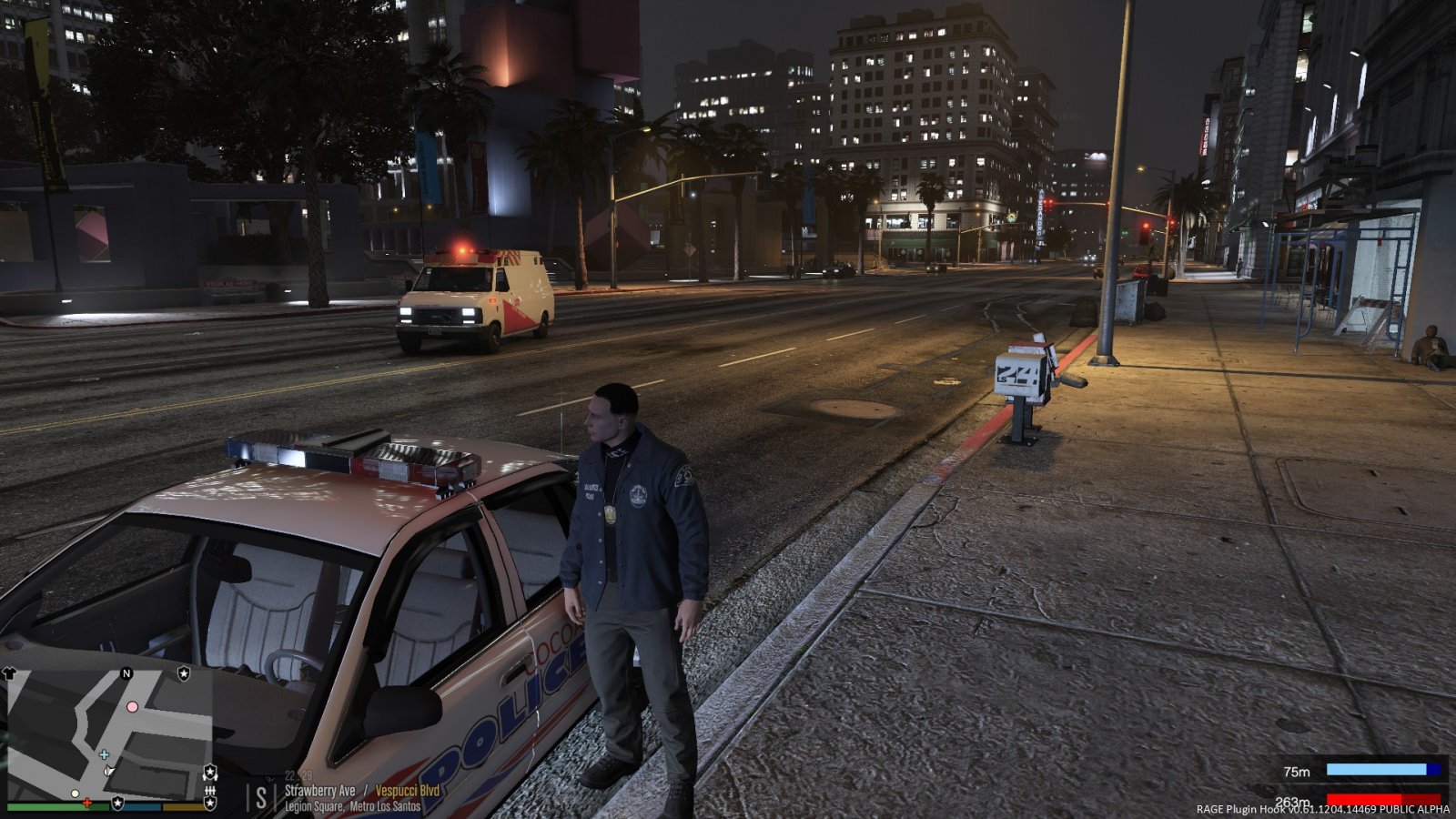Select the white player arrow on minimap
The height and width of the screenshot is (819, 1456).
tap(109, 772)
